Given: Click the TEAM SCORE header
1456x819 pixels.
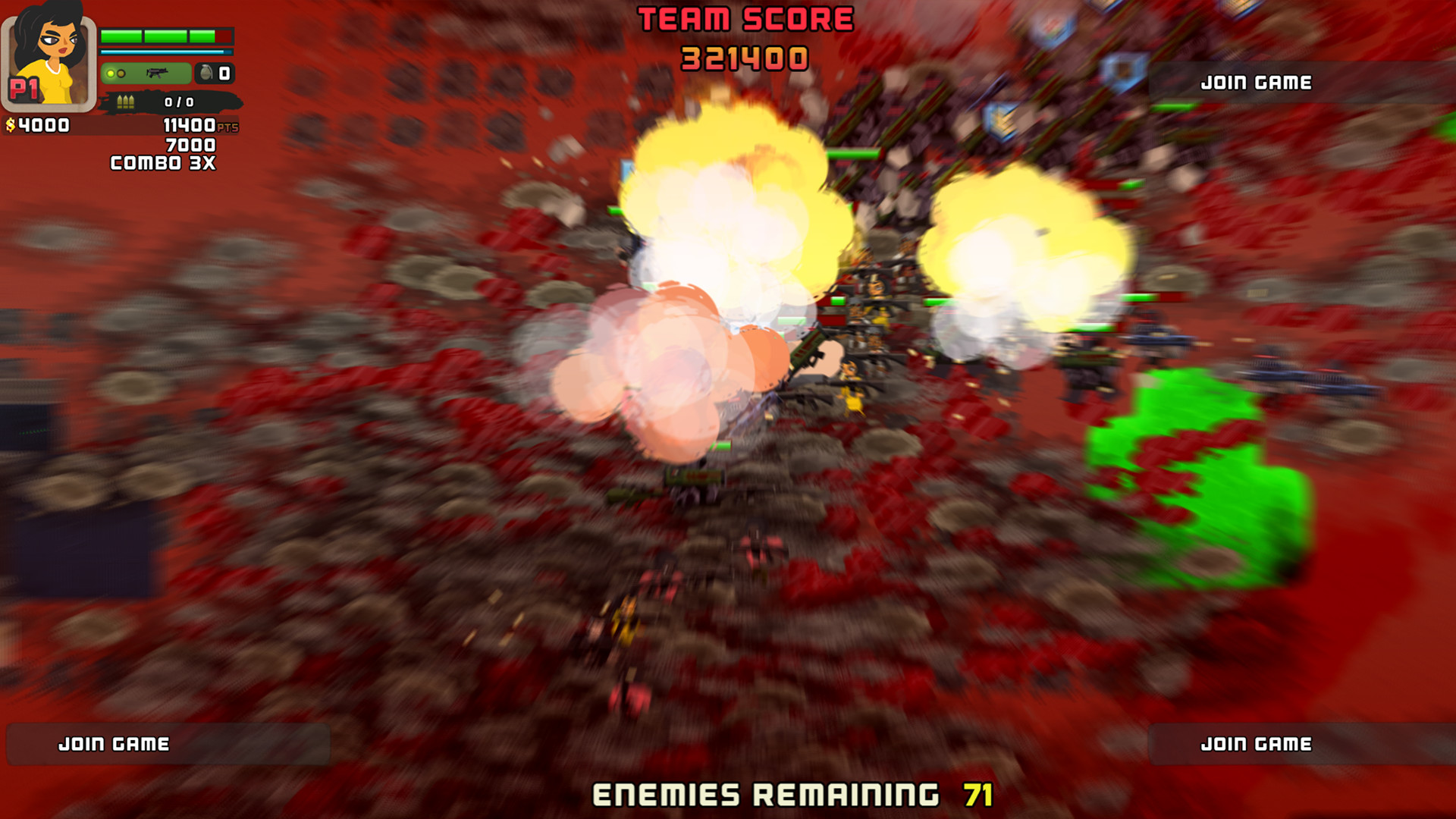Looking at the screenshot, I should (744, 19).
